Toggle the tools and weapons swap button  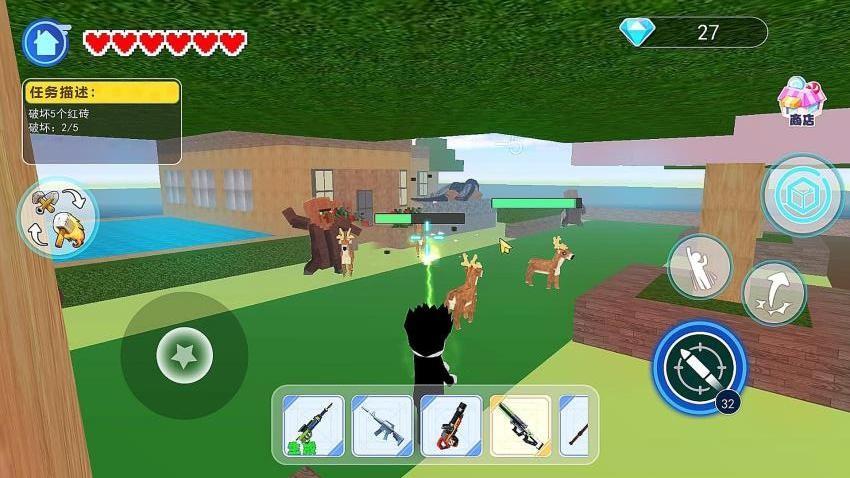click(x=57, y=217)
